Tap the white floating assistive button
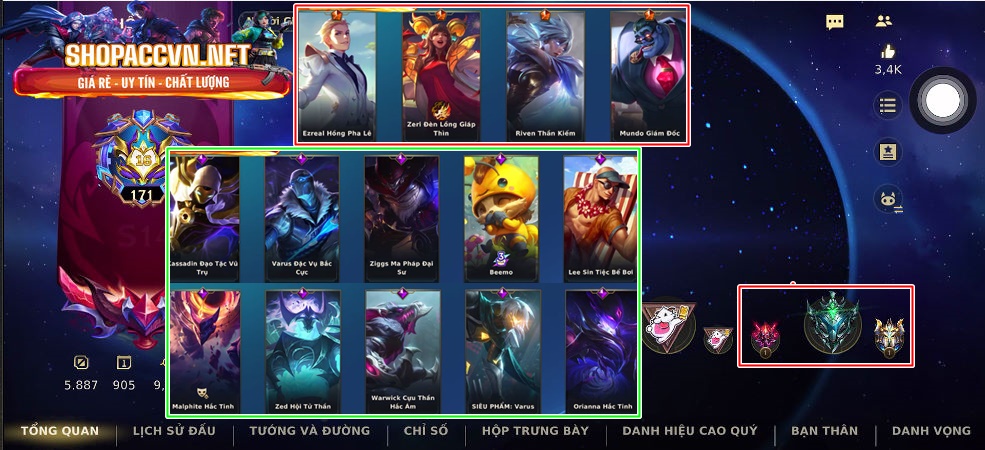Viewport: 985px width, 450px height. click(x=941, y=98)
